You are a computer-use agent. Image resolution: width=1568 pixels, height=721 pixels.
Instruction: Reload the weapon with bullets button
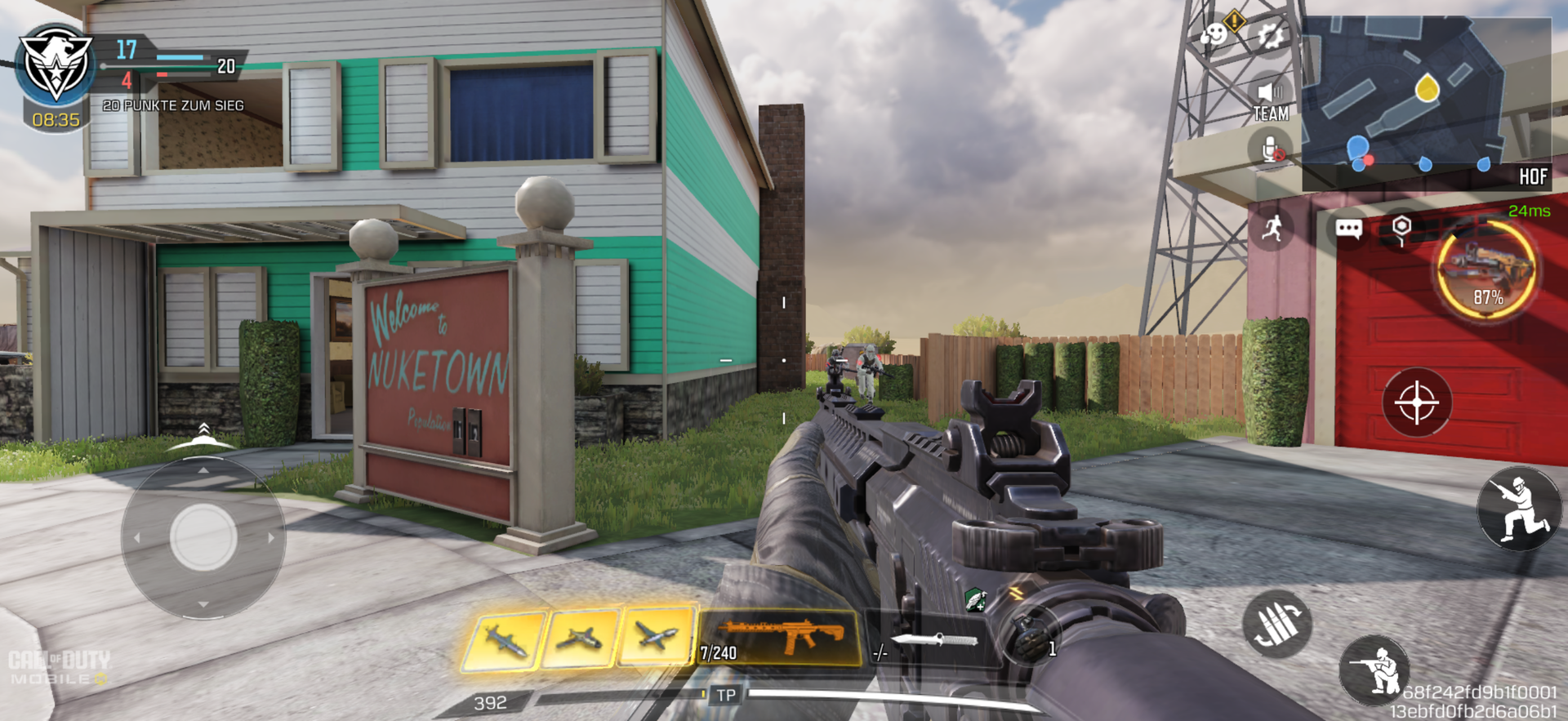1277,624
